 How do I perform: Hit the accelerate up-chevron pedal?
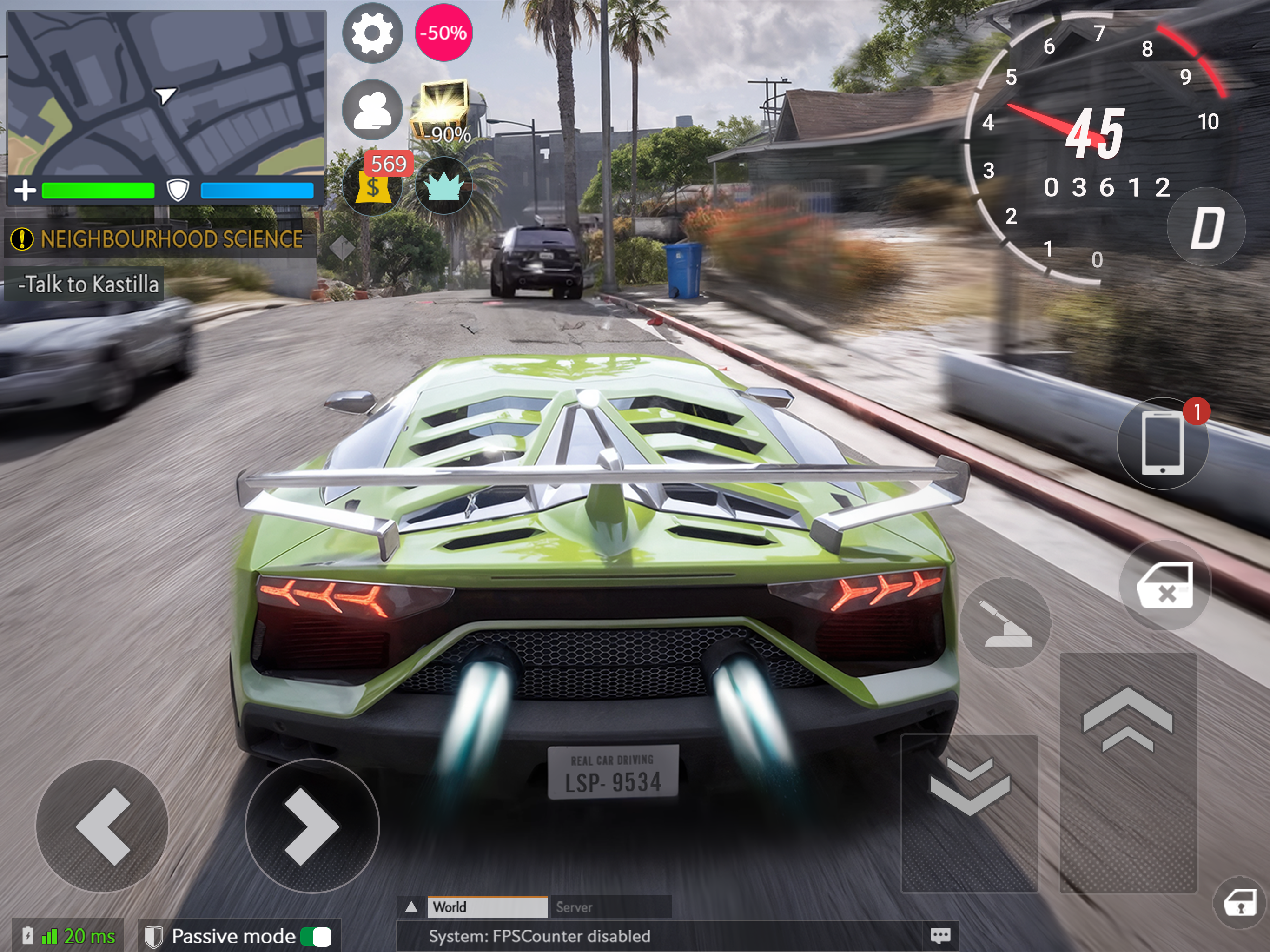(x=1128, y=772)
